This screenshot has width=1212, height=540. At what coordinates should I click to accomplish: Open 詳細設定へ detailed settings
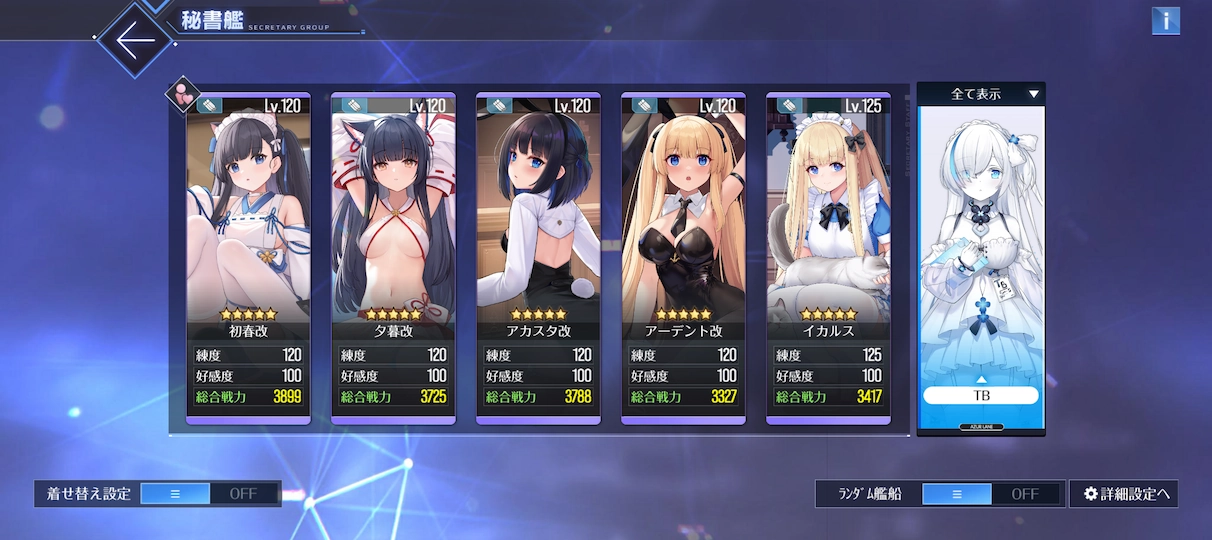(1124, 493)
